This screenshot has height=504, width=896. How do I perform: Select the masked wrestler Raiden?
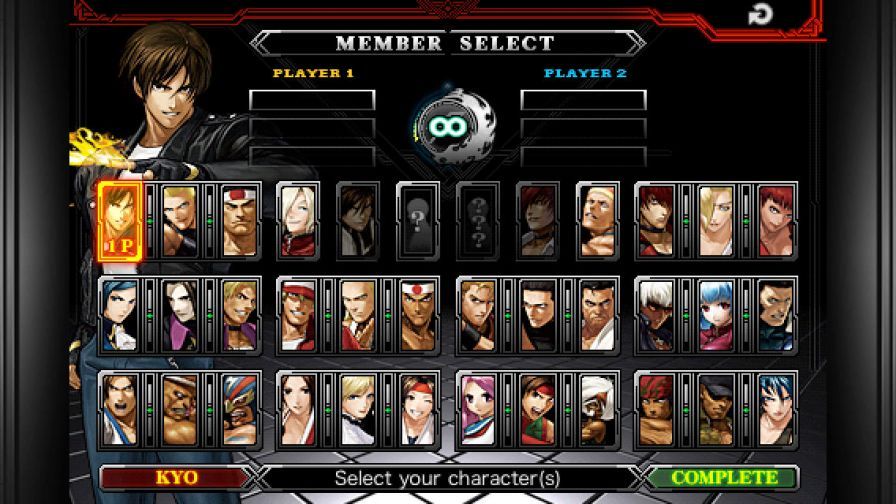click(239, 408)
